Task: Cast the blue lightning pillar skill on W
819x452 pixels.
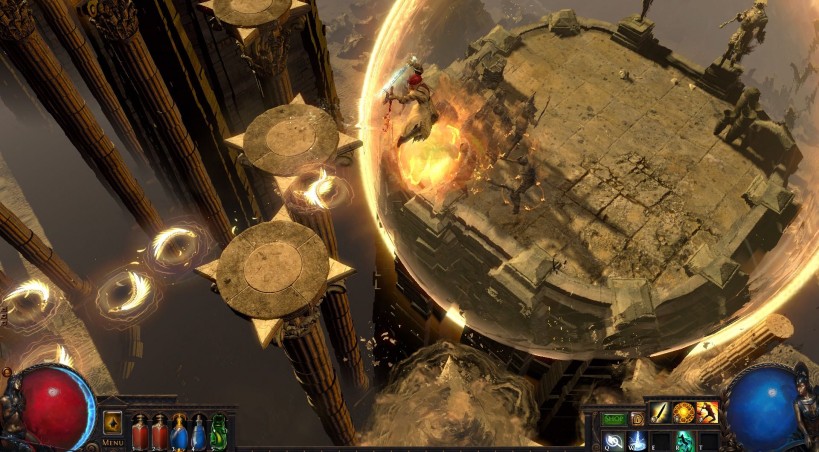Action: tap(637, 440)
